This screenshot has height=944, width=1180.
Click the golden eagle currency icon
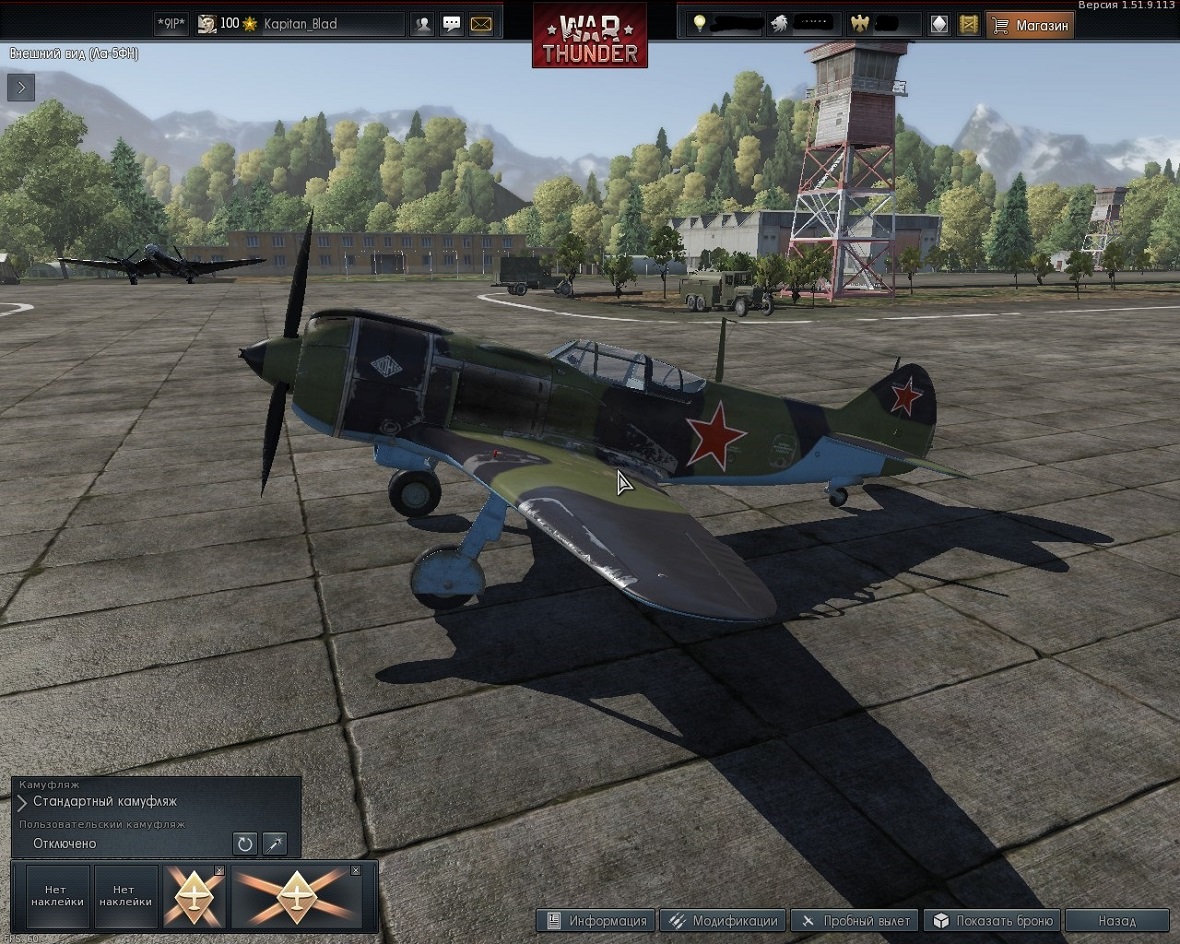858,24
